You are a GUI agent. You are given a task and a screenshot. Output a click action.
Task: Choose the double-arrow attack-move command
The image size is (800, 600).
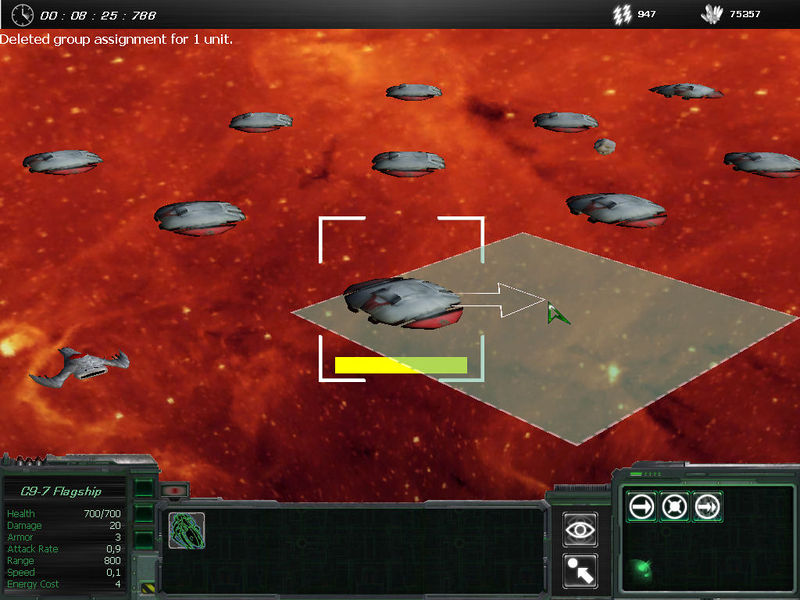coord(707,507)
